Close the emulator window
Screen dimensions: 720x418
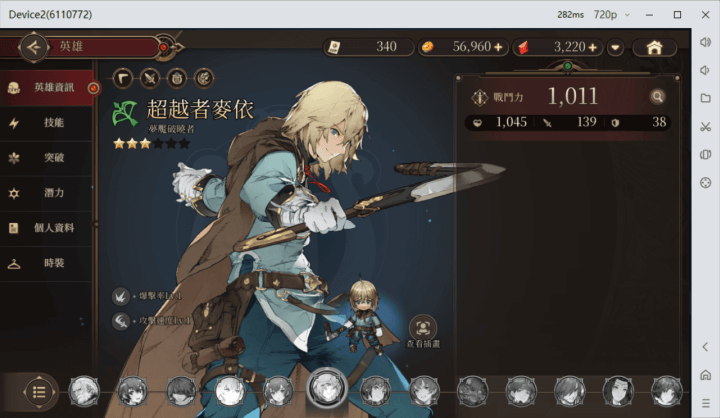tap(704, 14)
